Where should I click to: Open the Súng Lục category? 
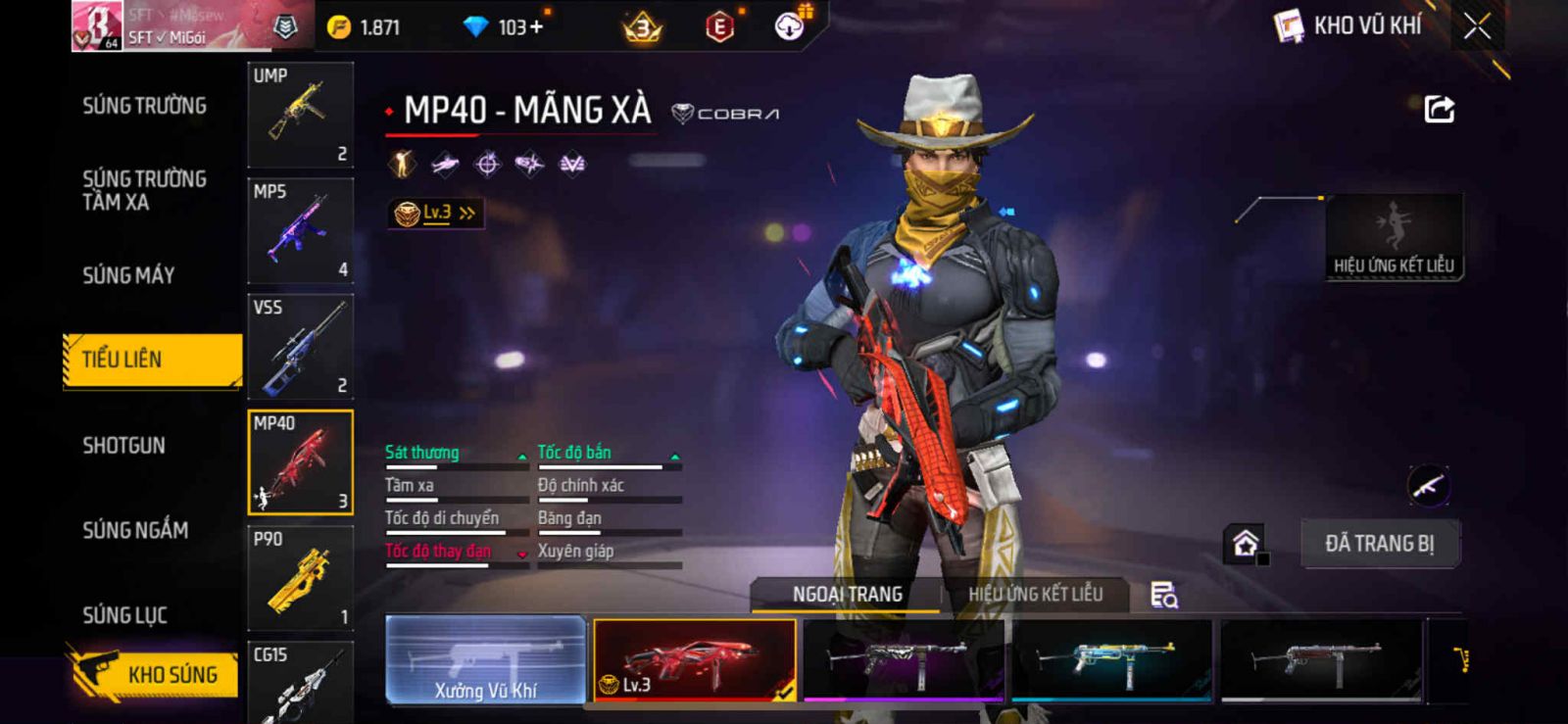125,615
